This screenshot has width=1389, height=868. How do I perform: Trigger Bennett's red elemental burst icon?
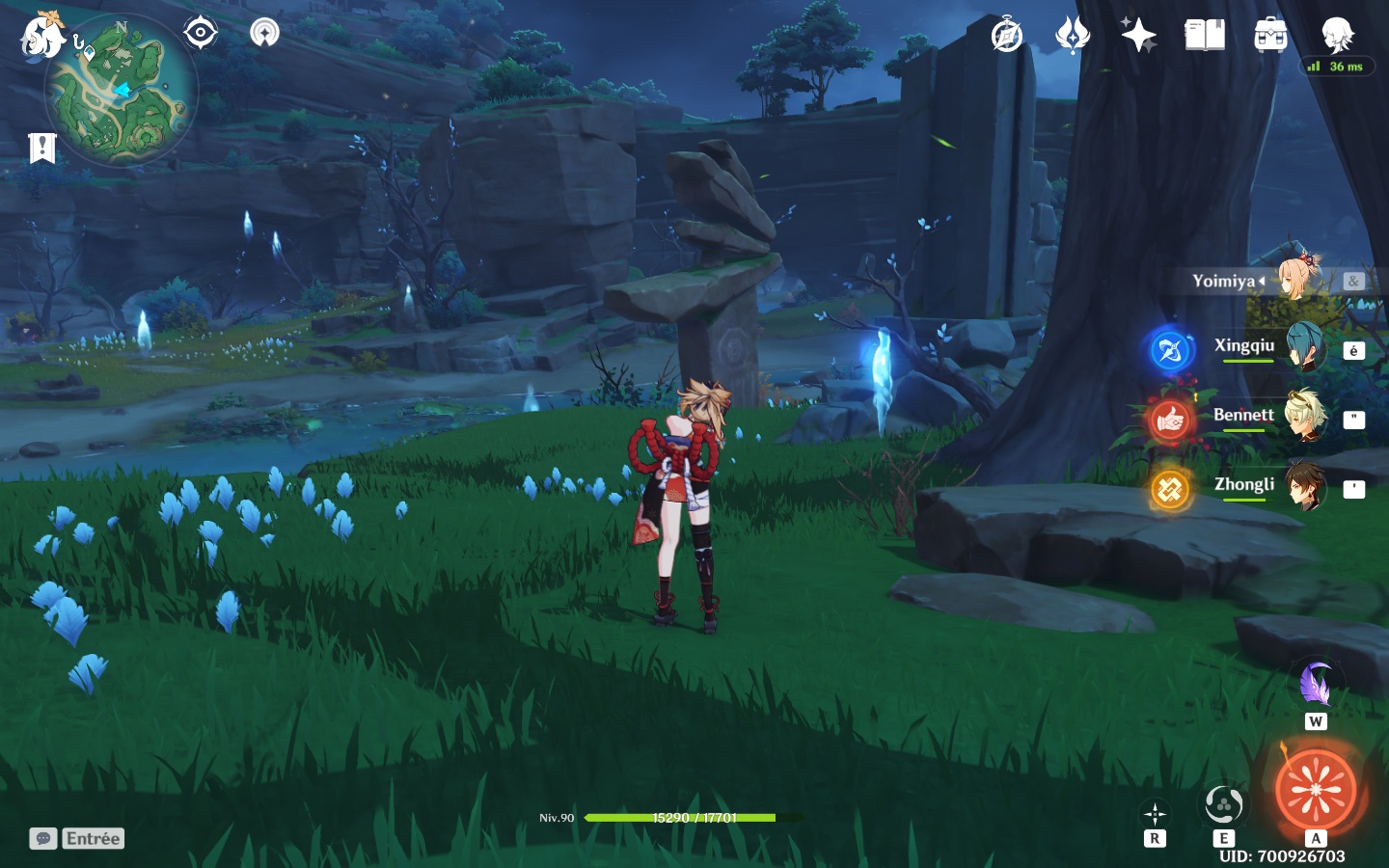coord(1170,420)
